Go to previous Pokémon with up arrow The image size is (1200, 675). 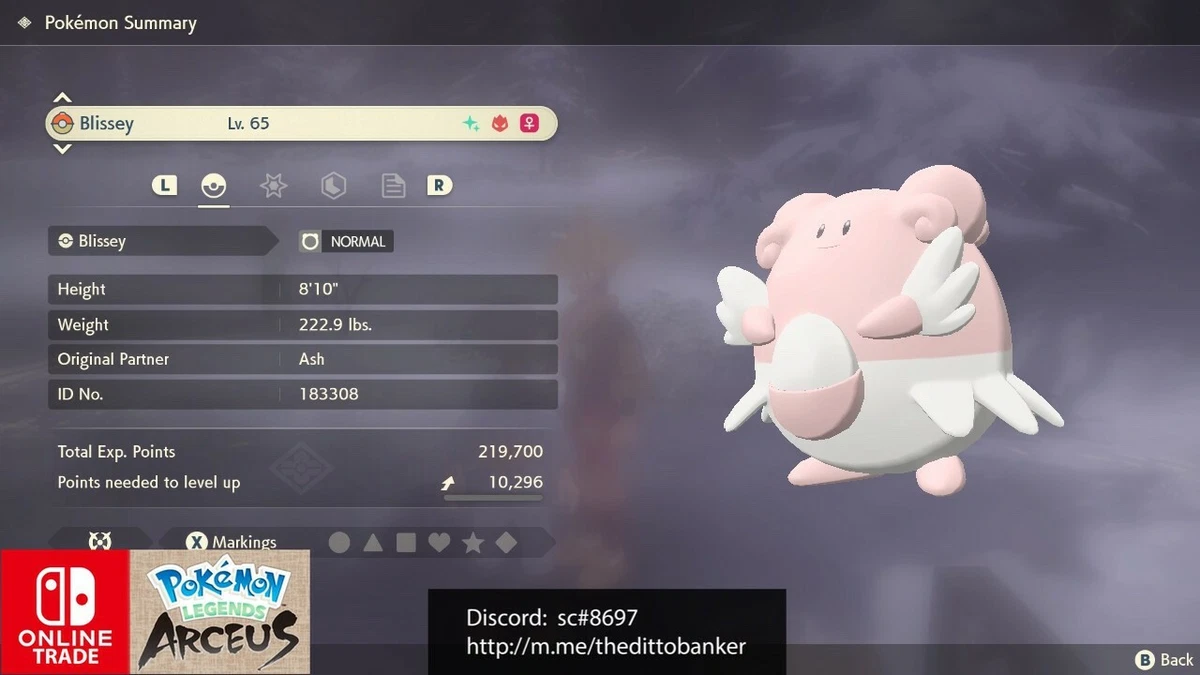(x=62, y=98)
